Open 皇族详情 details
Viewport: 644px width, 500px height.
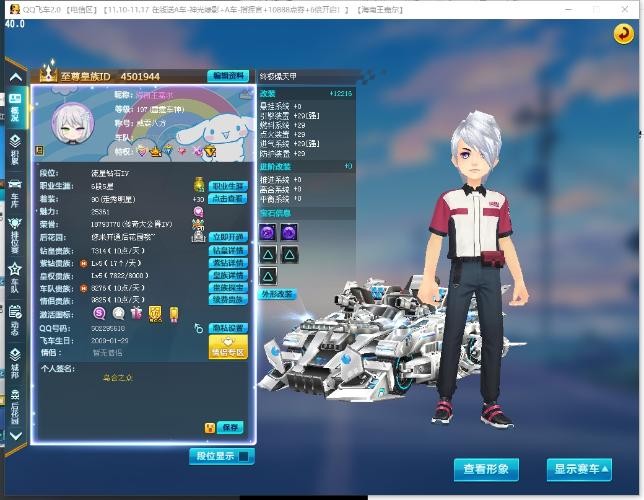point(228,275)
